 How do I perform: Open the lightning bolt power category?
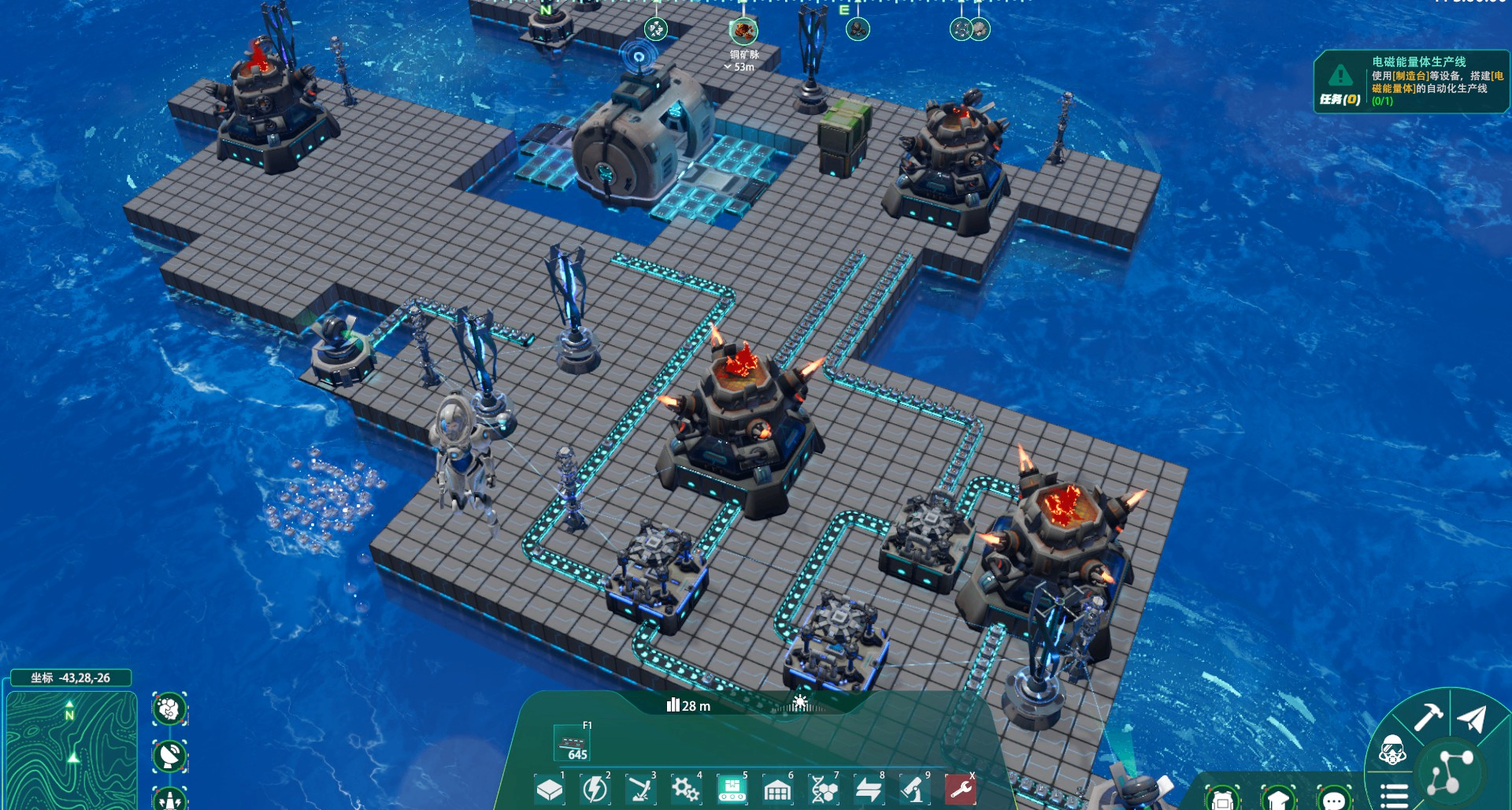point(595,789)
